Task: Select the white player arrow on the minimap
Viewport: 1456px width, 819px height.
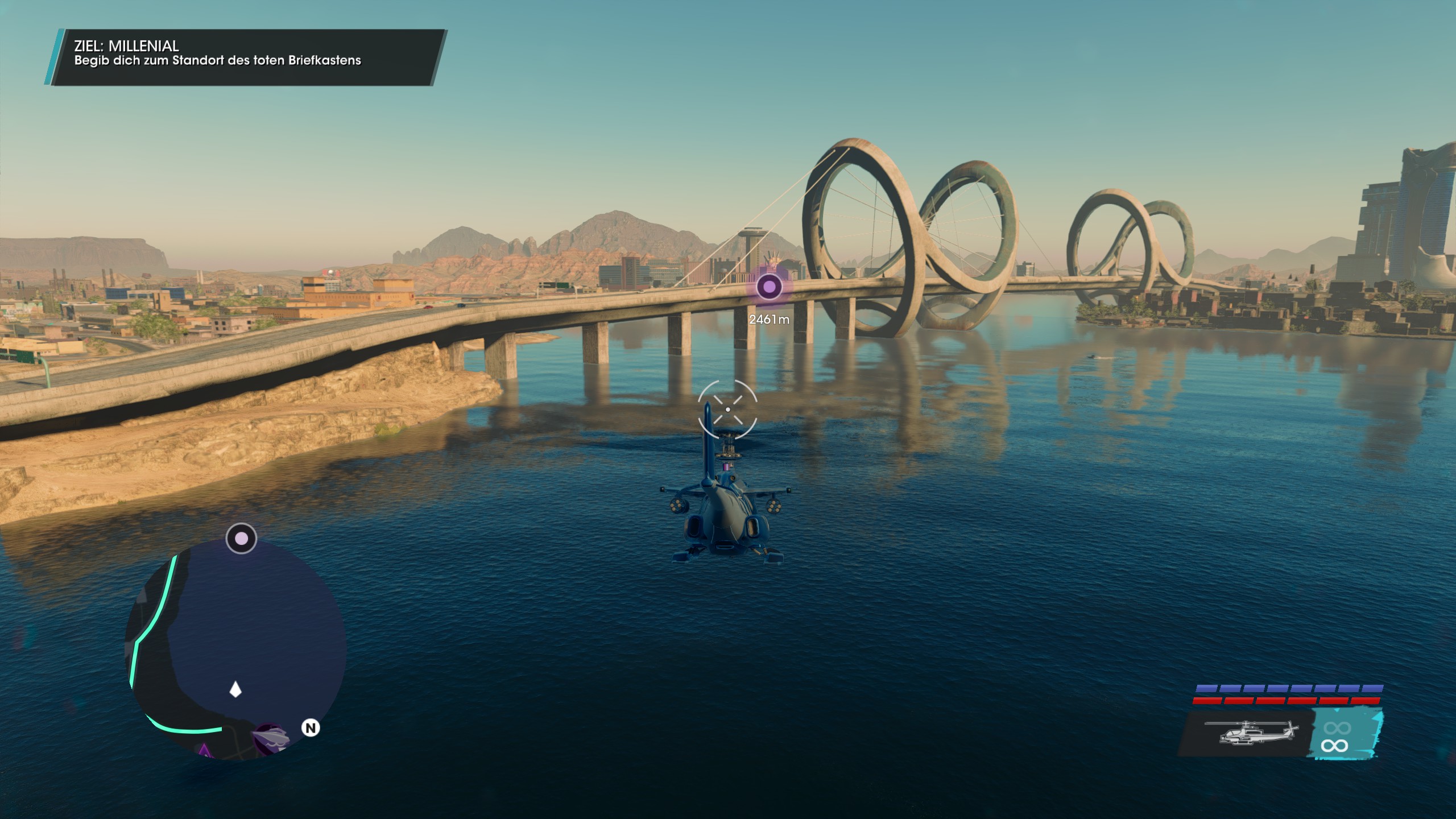Action: [235, 690]
